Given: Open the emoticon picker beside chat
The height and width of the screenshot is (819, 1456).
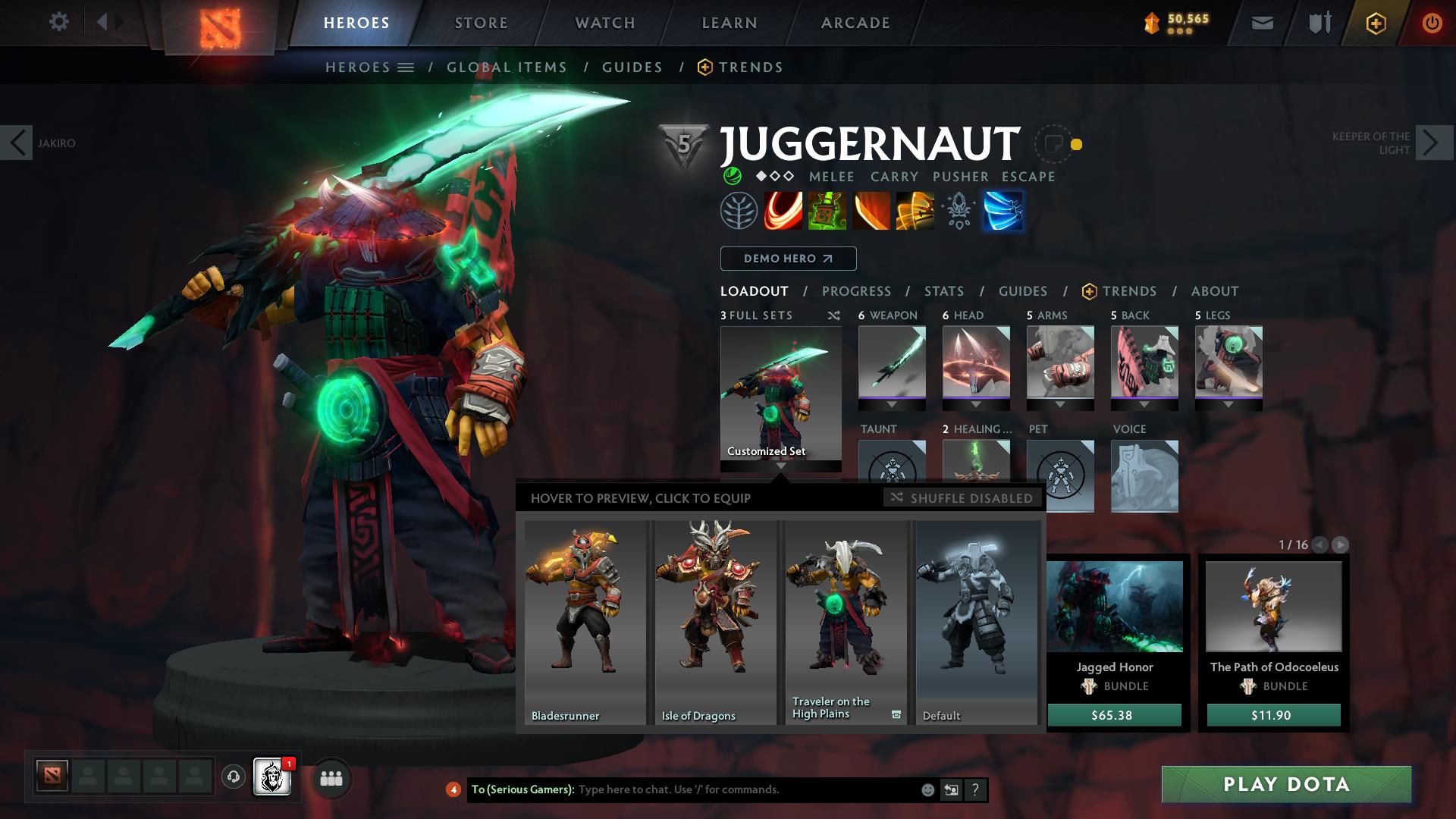Looking at the screenshot, I should pos(927,789).
